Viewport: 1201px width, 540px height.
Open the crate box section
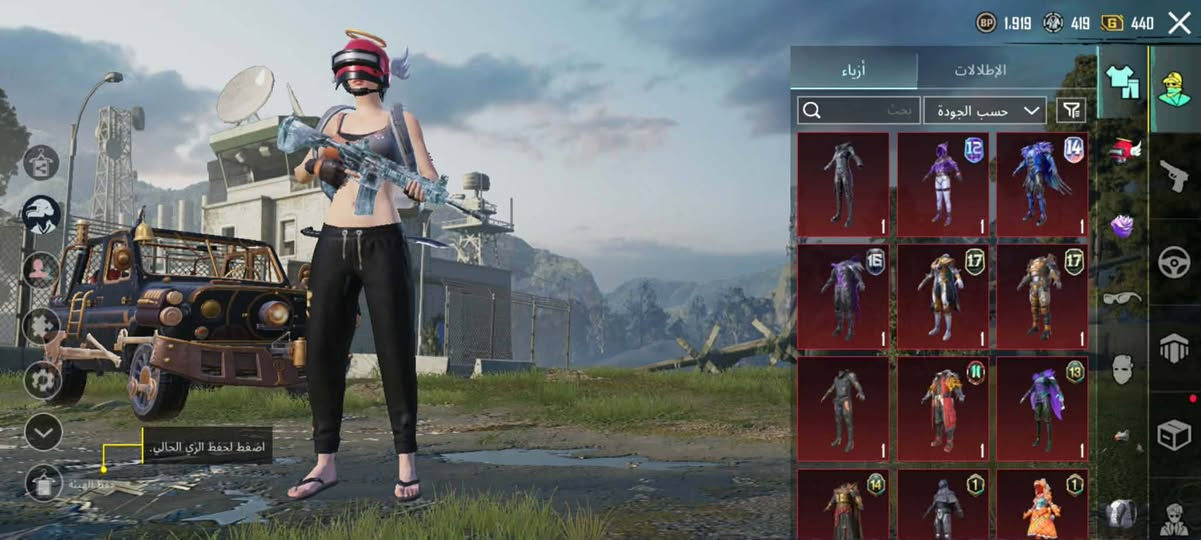pos(1174,434)
